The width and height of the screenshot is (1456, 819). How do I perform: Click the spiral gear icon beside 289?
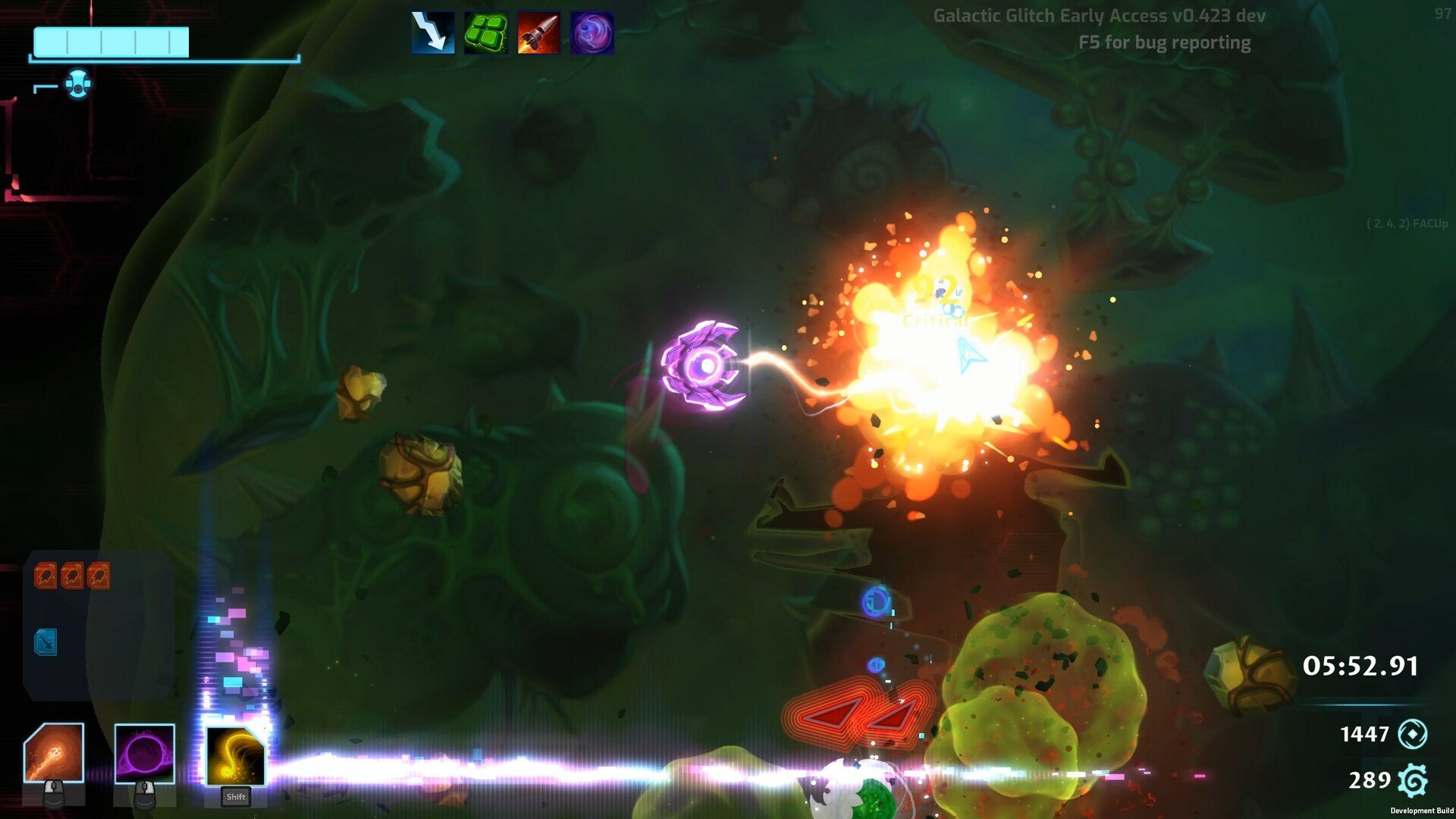1412,780
